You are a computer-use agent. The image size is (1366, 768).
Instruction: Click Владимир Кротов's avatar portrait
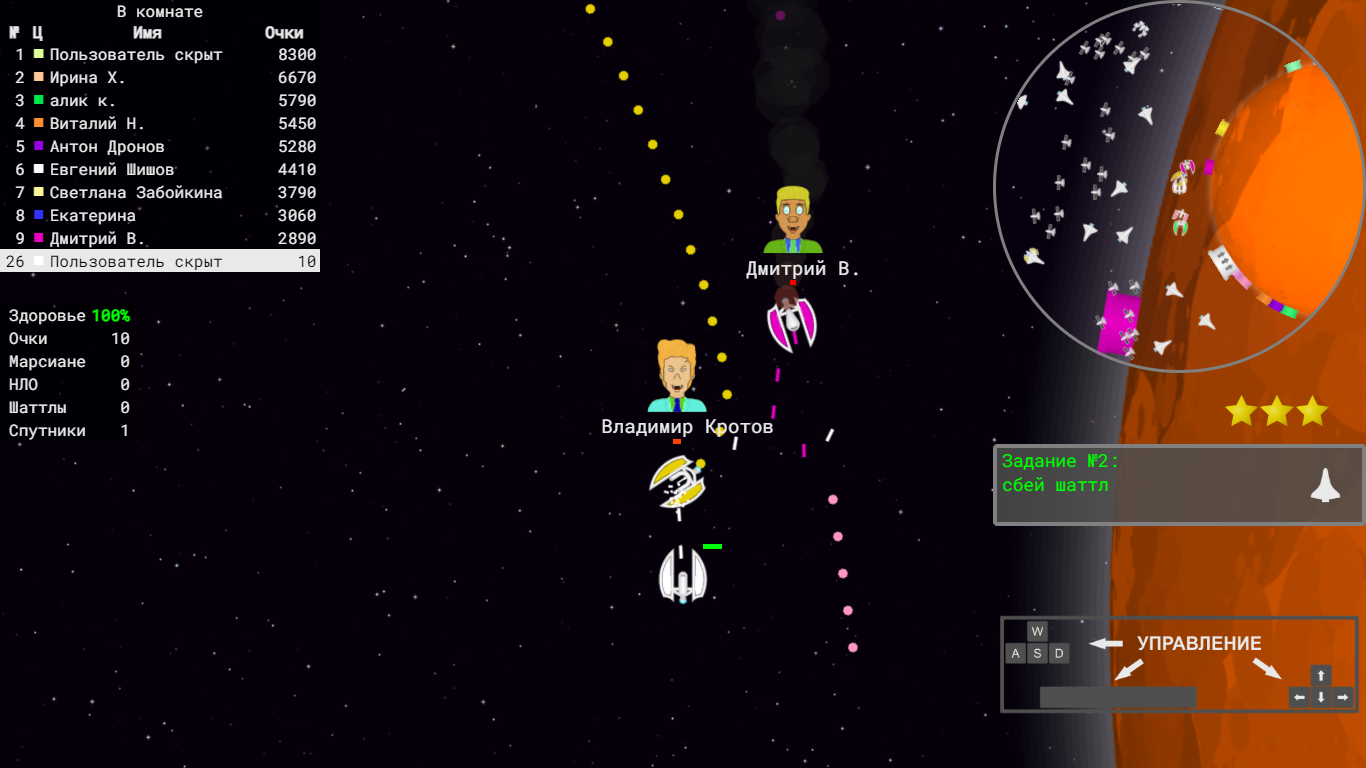coord(674,375)
